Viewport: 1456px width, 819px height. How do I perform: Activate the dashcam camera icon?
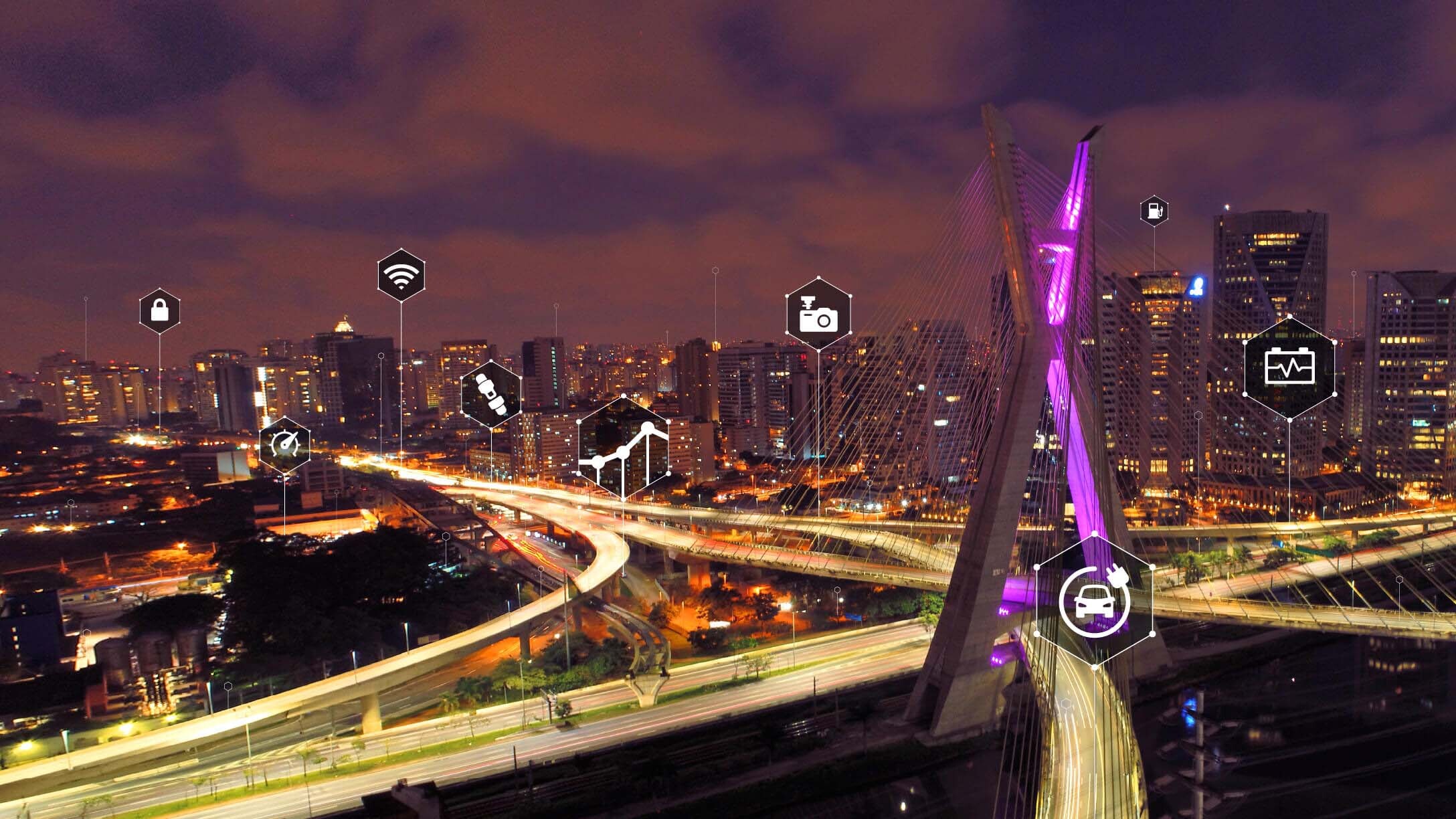pyautogui.click(x=818, y=313)
